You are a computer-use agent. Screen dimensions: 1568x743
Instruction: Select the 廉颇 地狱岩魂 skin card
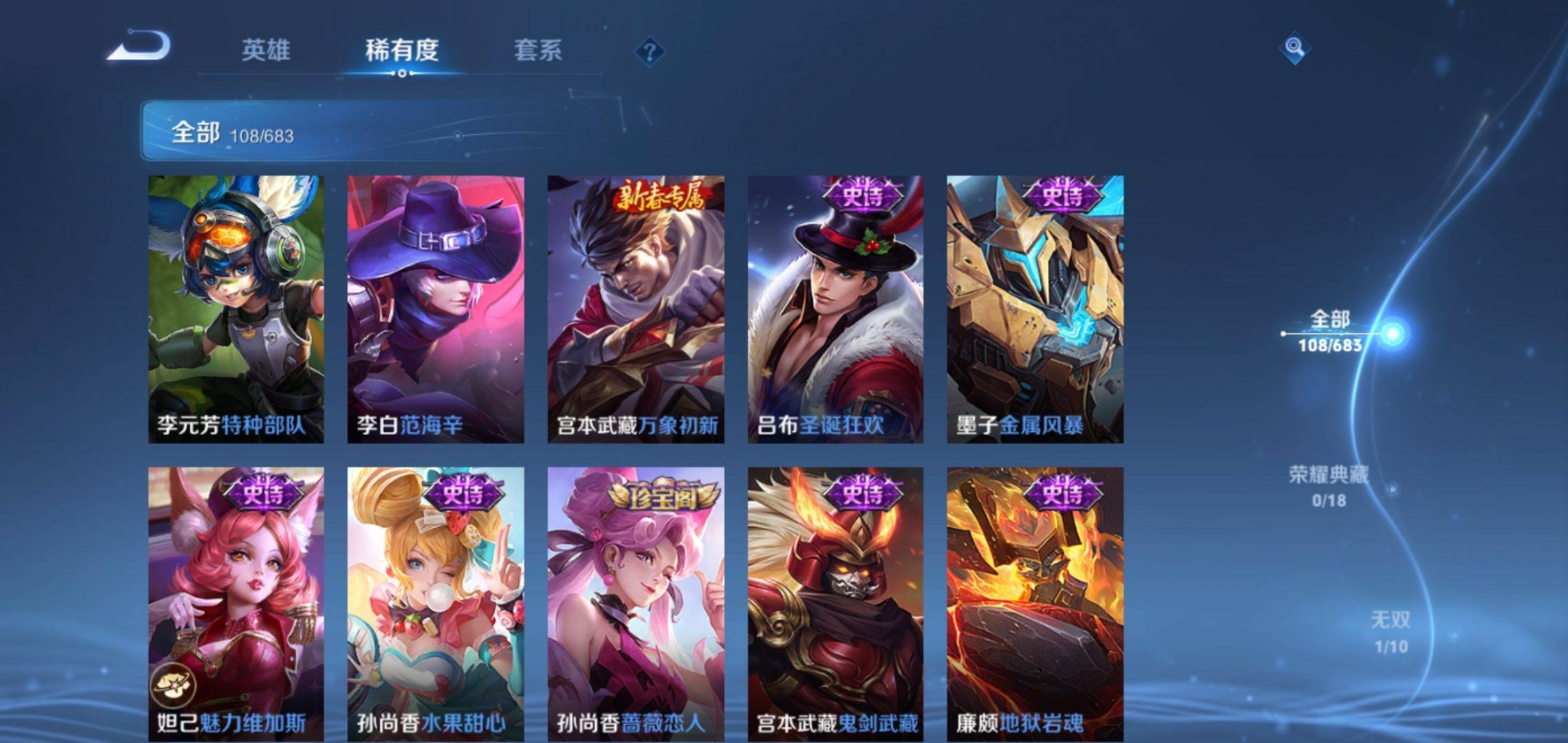(x=1035, y=603)
